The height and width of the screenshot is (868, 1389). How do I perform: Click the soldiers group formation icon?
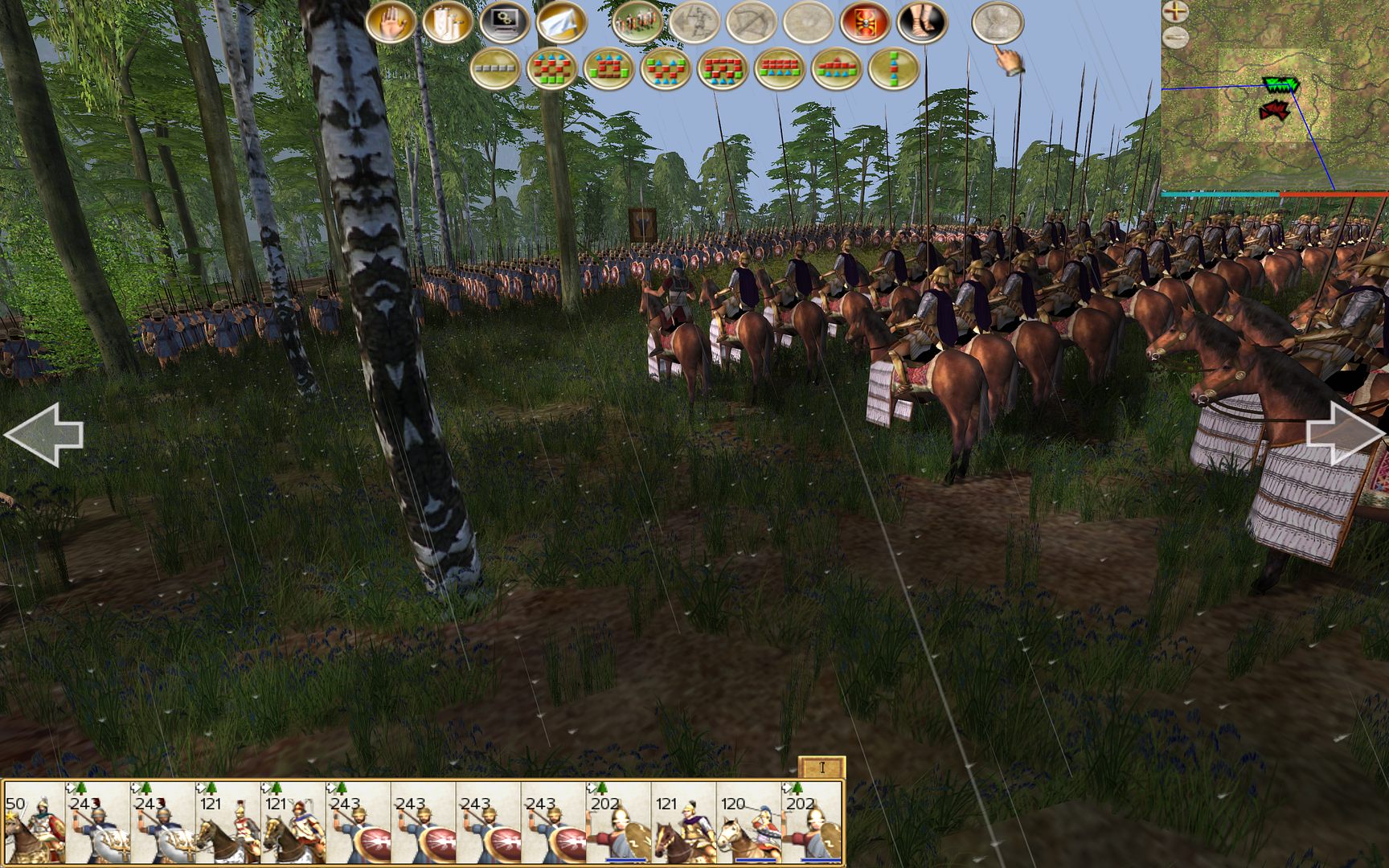[637, 23]
